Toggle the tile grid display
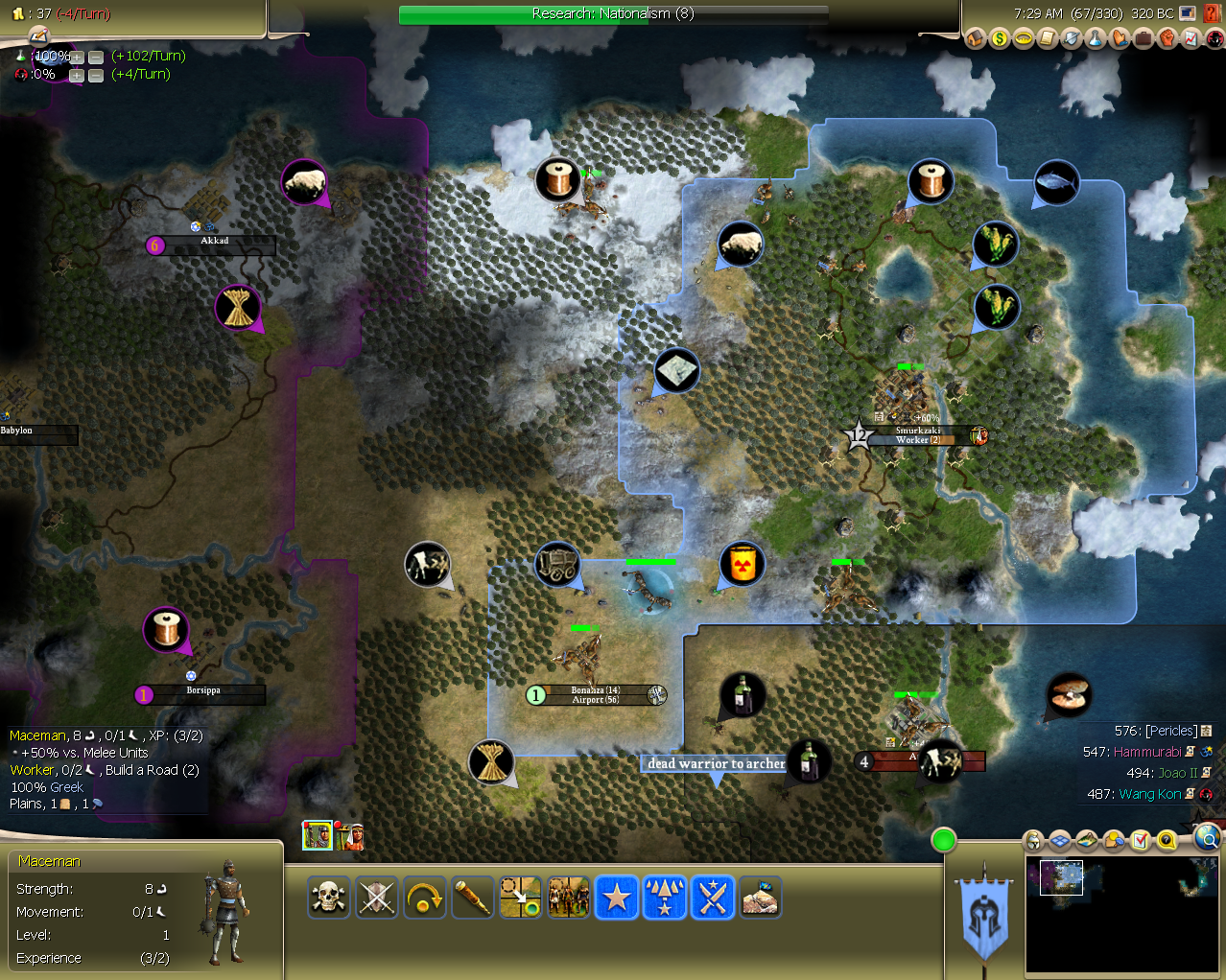This screenshot has width=1226, height=980. [x=1059, y=841]
